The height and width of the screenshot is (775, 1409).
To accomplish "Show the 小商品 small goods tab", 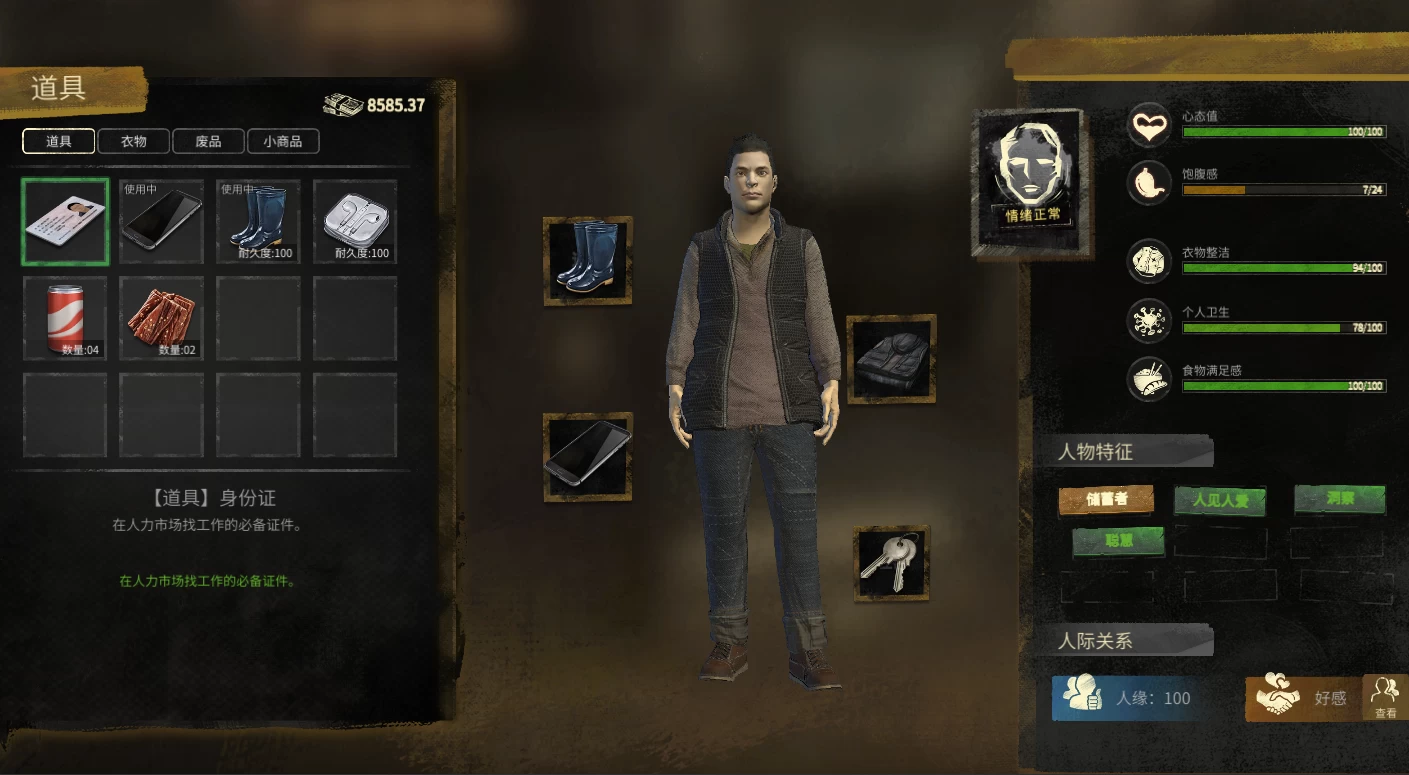I will coord(283,142).
